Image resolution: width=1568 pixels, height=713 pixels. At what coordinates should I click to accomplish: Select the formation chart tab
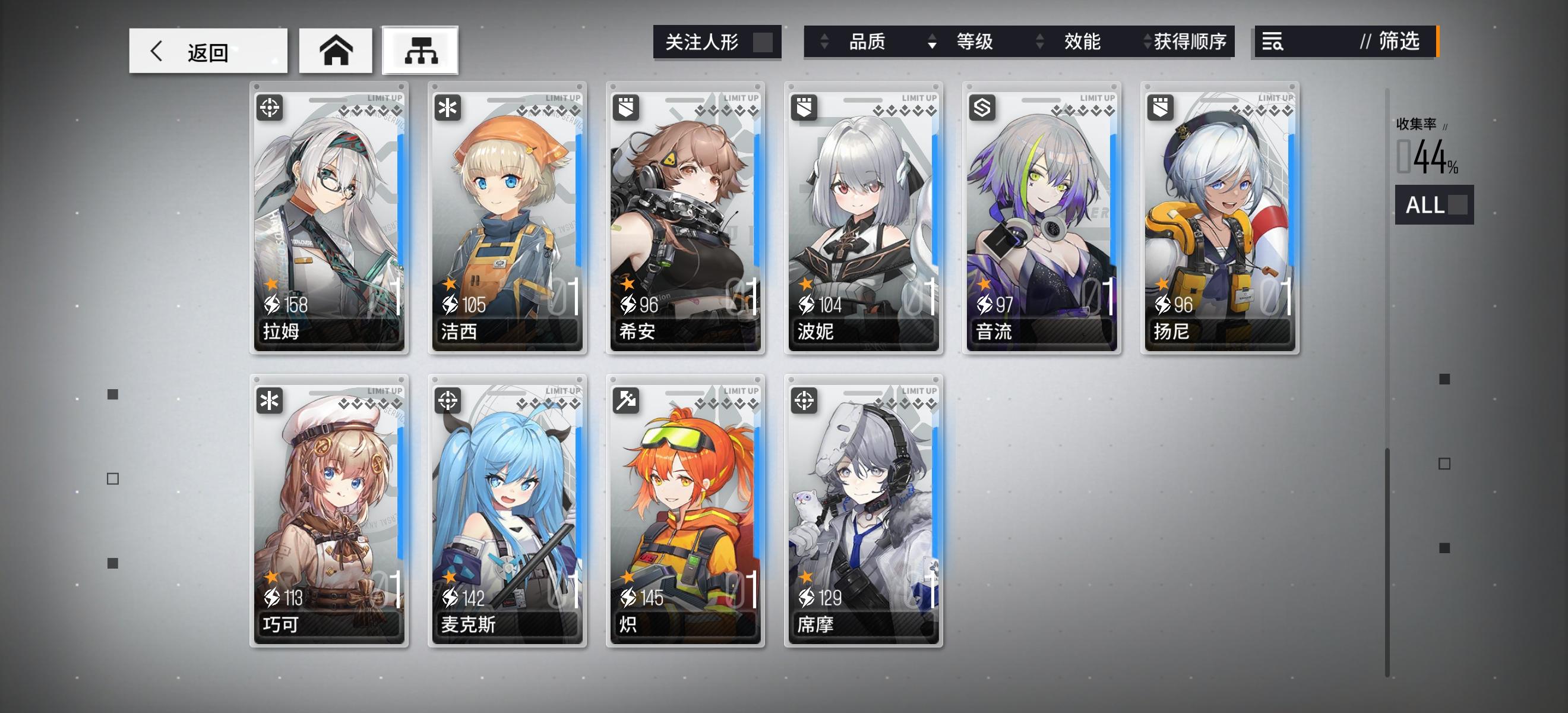421,51
